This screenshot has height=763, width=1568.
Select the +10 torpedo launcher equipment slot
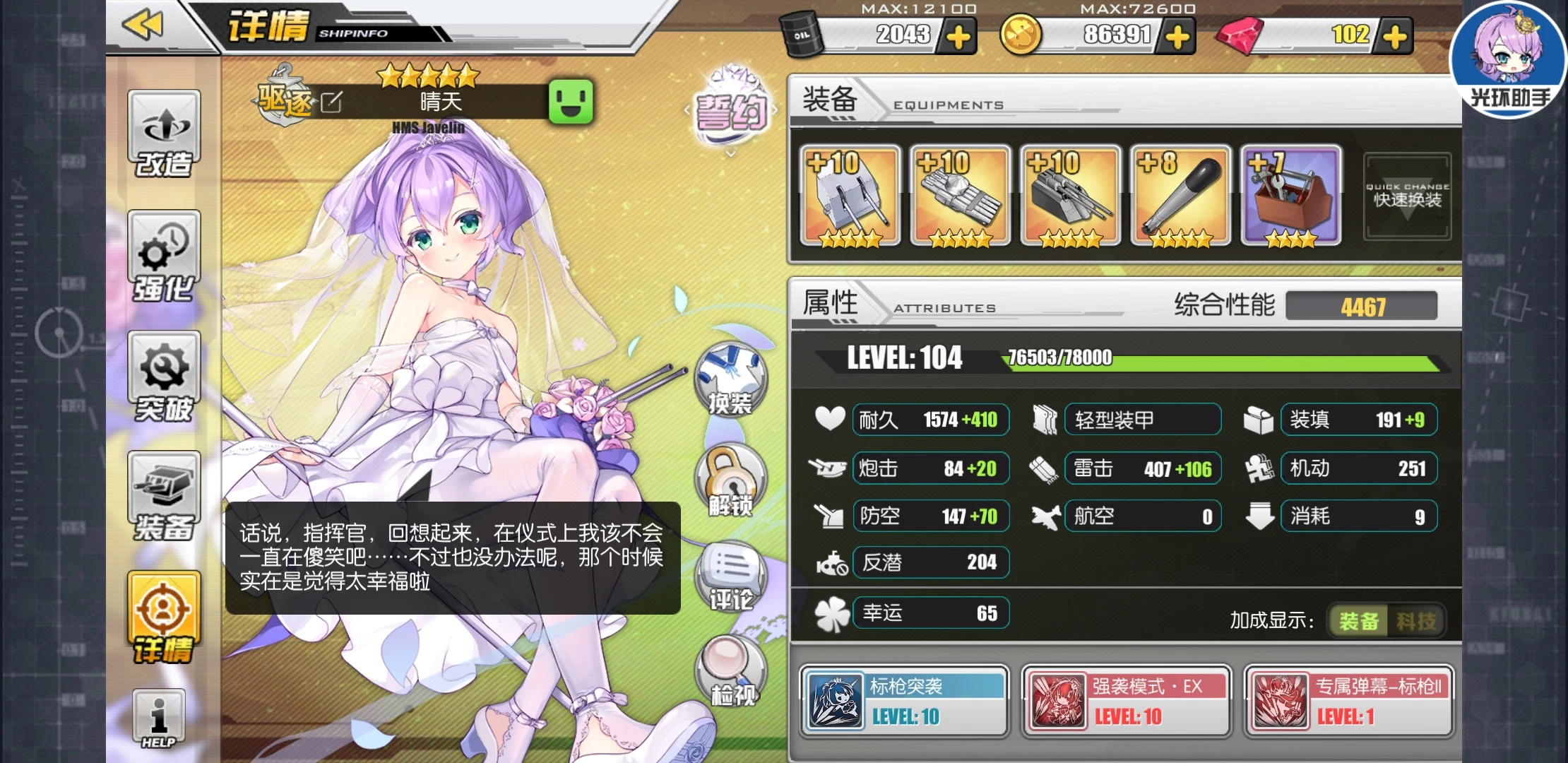[960, 196]
